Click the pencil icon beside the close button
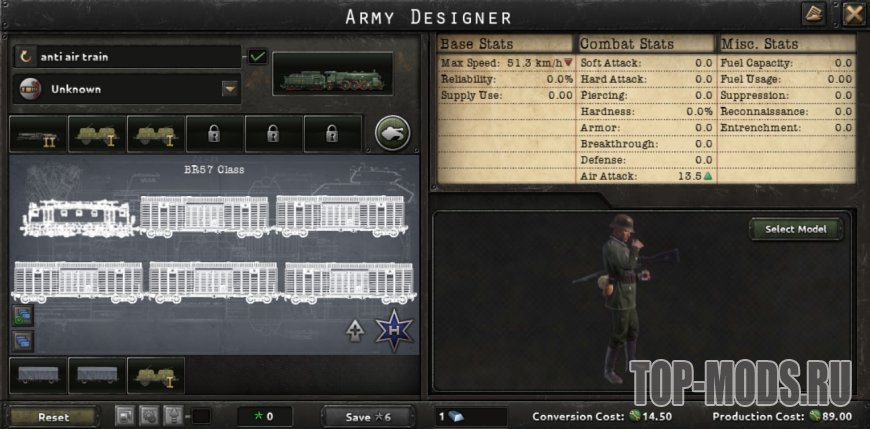This screenshot has height=429, width=870. click(815, 14)
